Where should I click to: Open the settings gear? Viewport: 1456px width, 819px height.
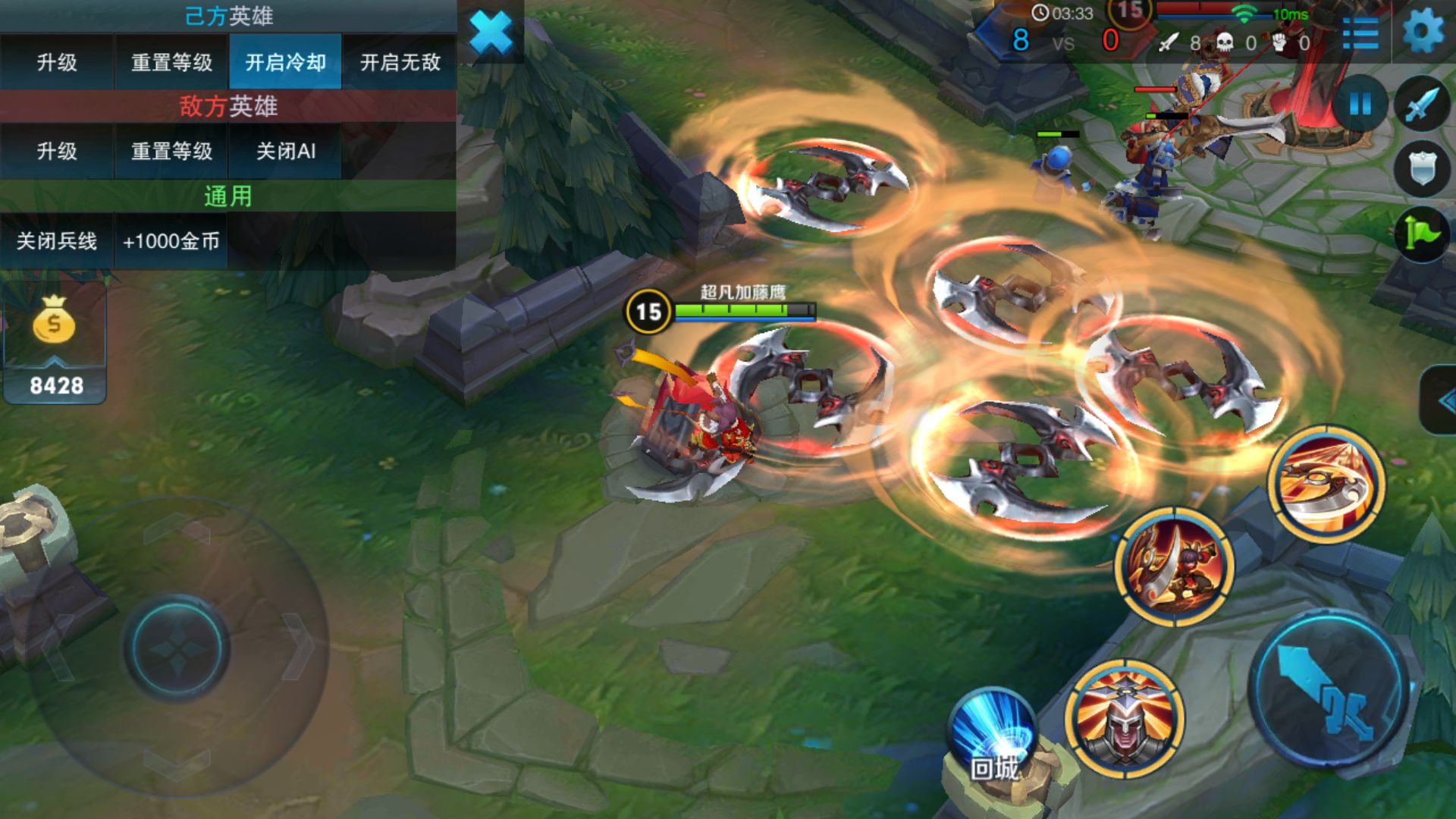point(1423,33)
